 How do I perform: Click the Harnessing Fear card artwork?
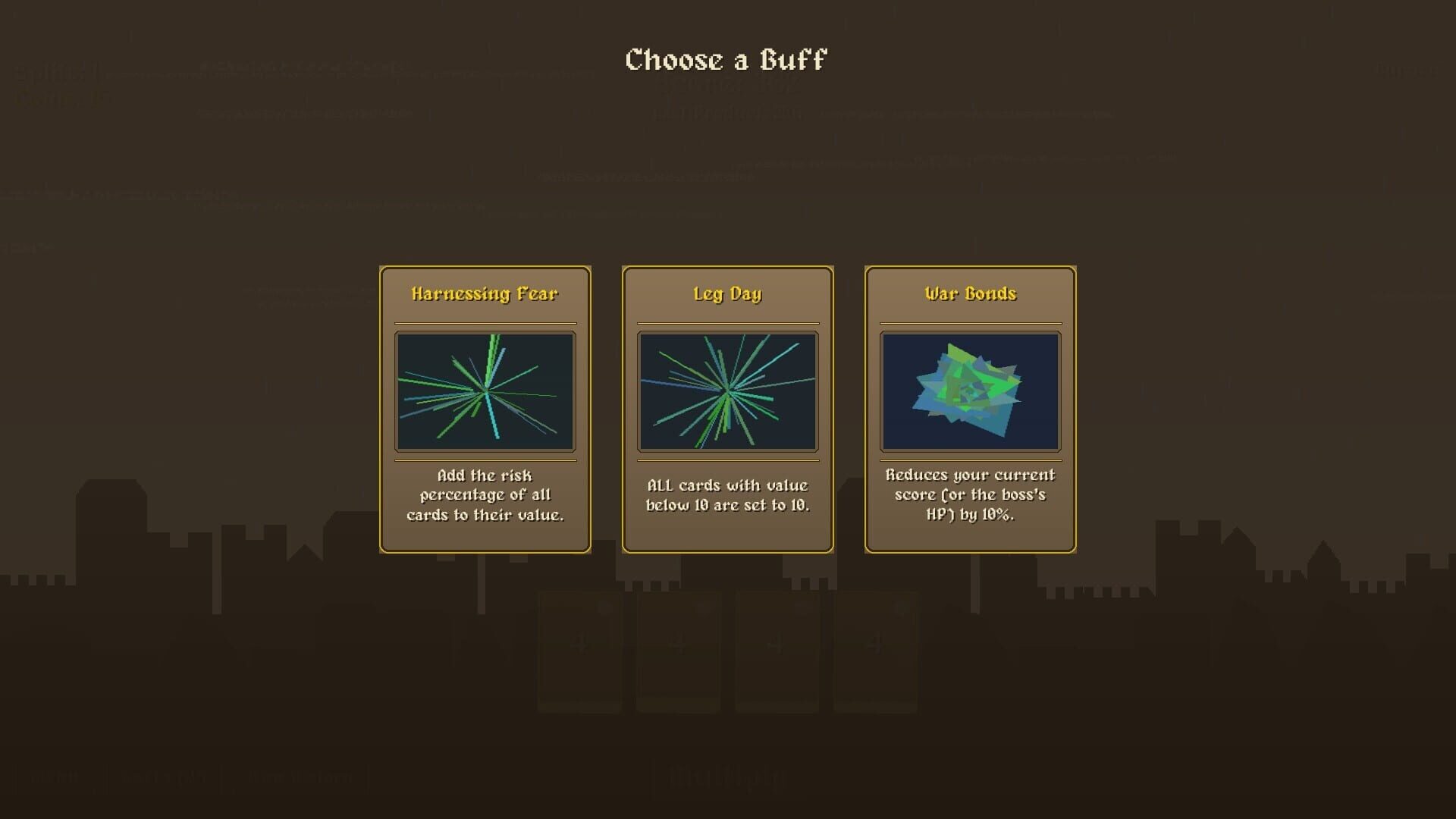(x=485, y=391)
